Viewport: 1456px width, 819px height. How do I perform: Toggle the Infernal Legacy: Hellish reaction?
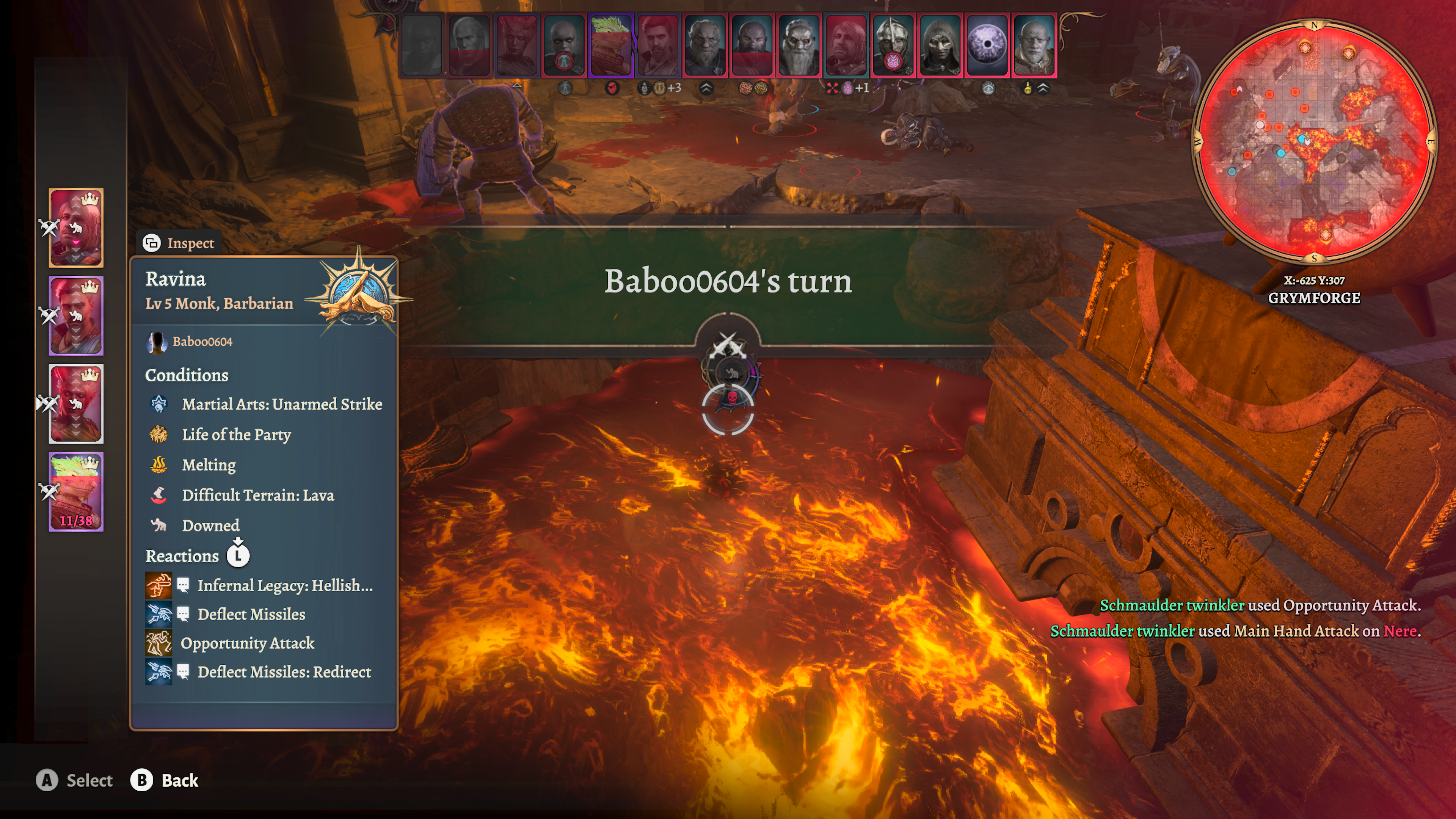(x=284, y=585)
